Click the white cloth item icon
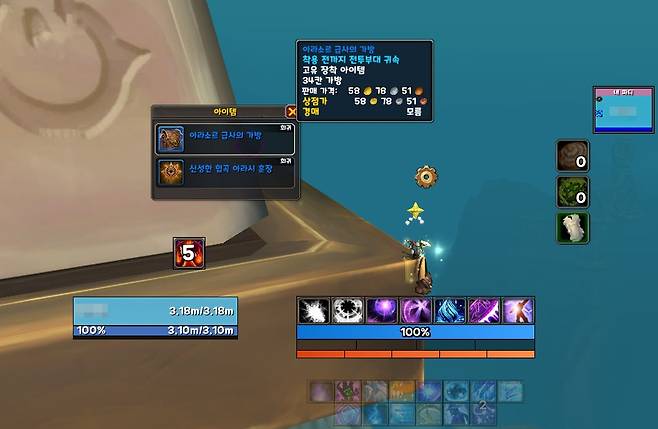 pyautogui.click(x=573, y=226)
